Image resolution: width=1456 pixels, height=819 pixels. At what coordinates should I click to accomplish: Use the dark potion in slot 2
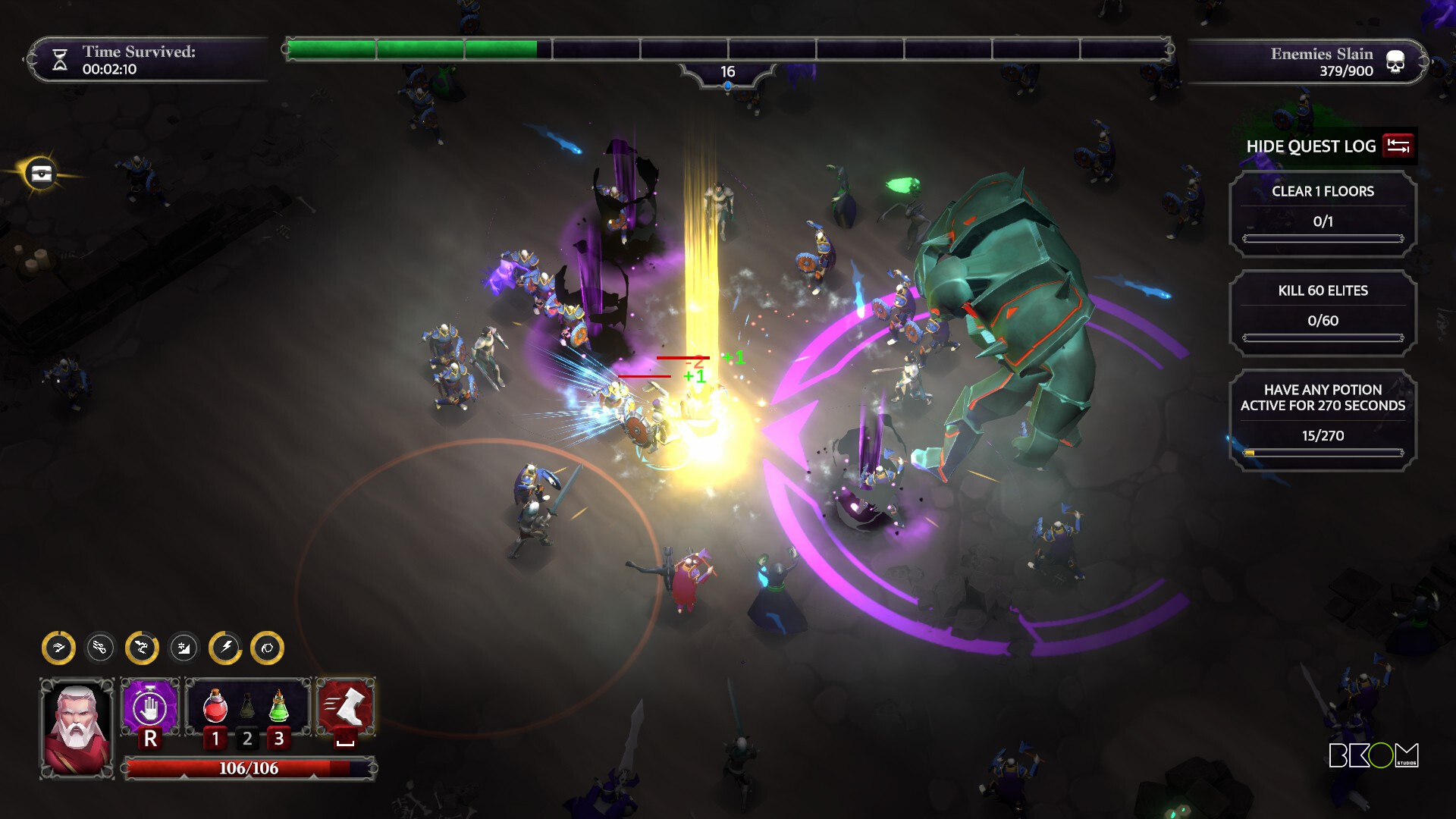tap(247, 707)
